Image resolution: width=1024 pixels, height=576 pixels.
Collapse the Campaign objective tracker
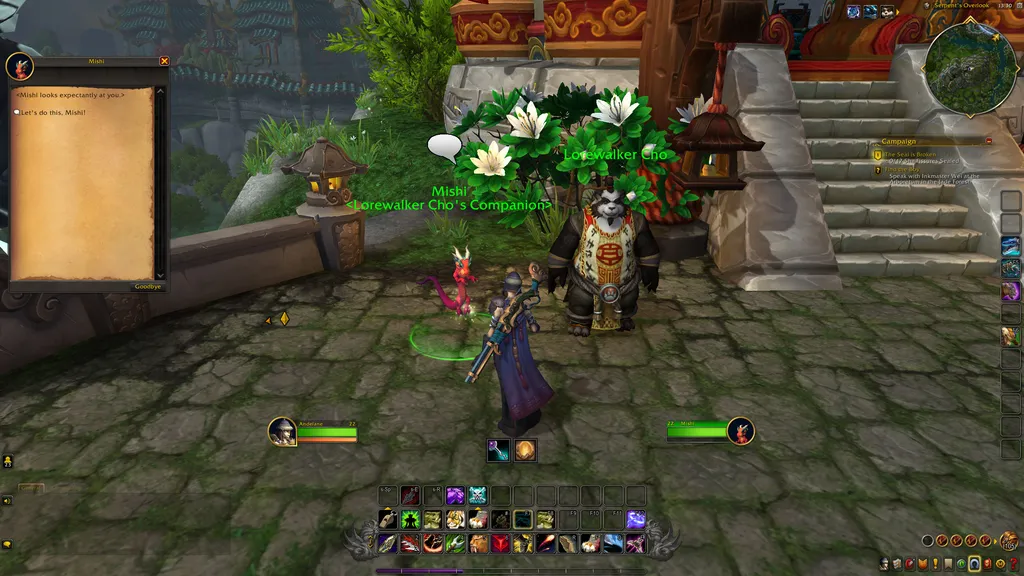pos(989,141)
